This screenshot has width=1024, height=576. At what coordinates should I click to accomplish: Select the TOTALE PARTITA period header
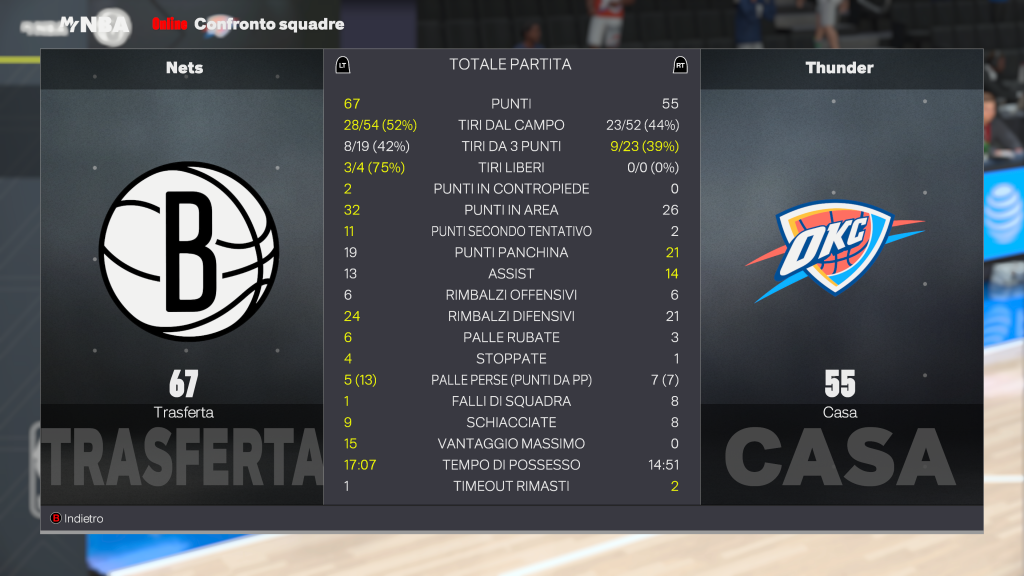[510, 65]
